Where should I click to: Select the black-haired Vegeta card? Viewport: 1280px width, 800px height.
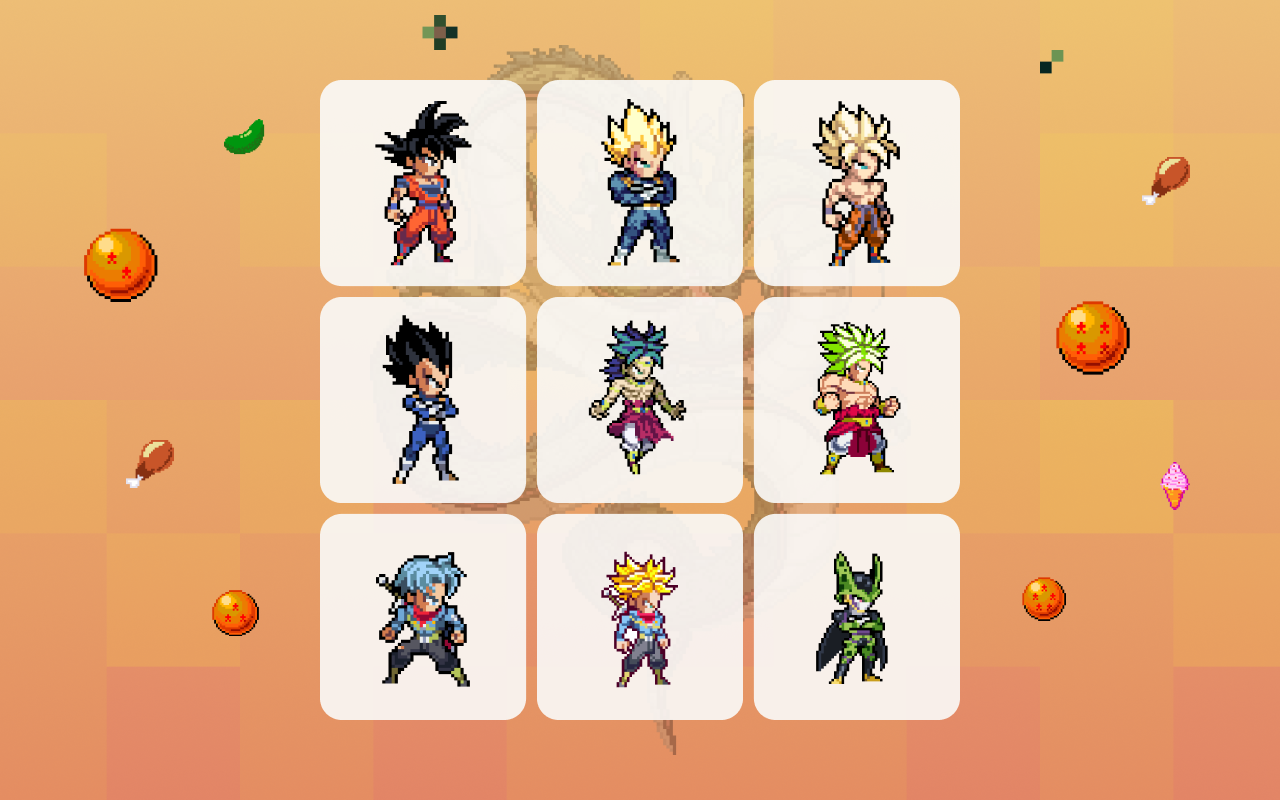(x=421, y=400)
